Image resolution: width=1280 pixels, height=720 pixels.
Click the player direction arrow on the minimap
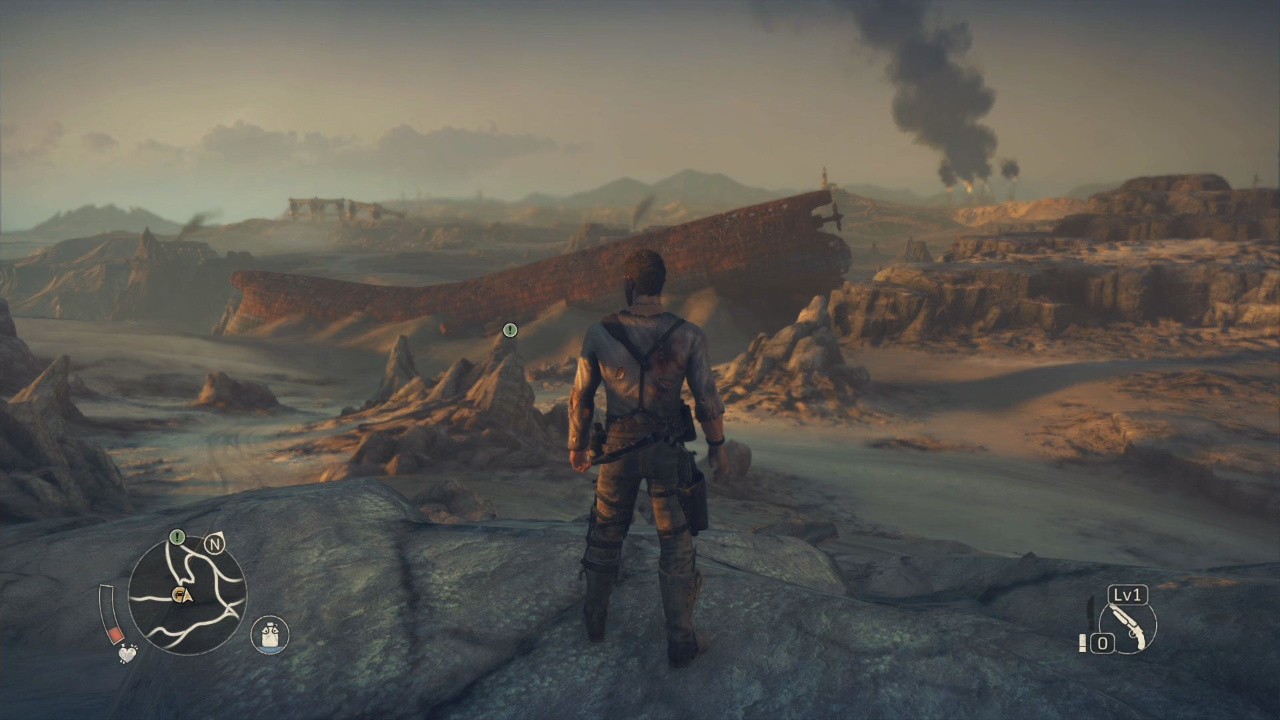[187, 598]
